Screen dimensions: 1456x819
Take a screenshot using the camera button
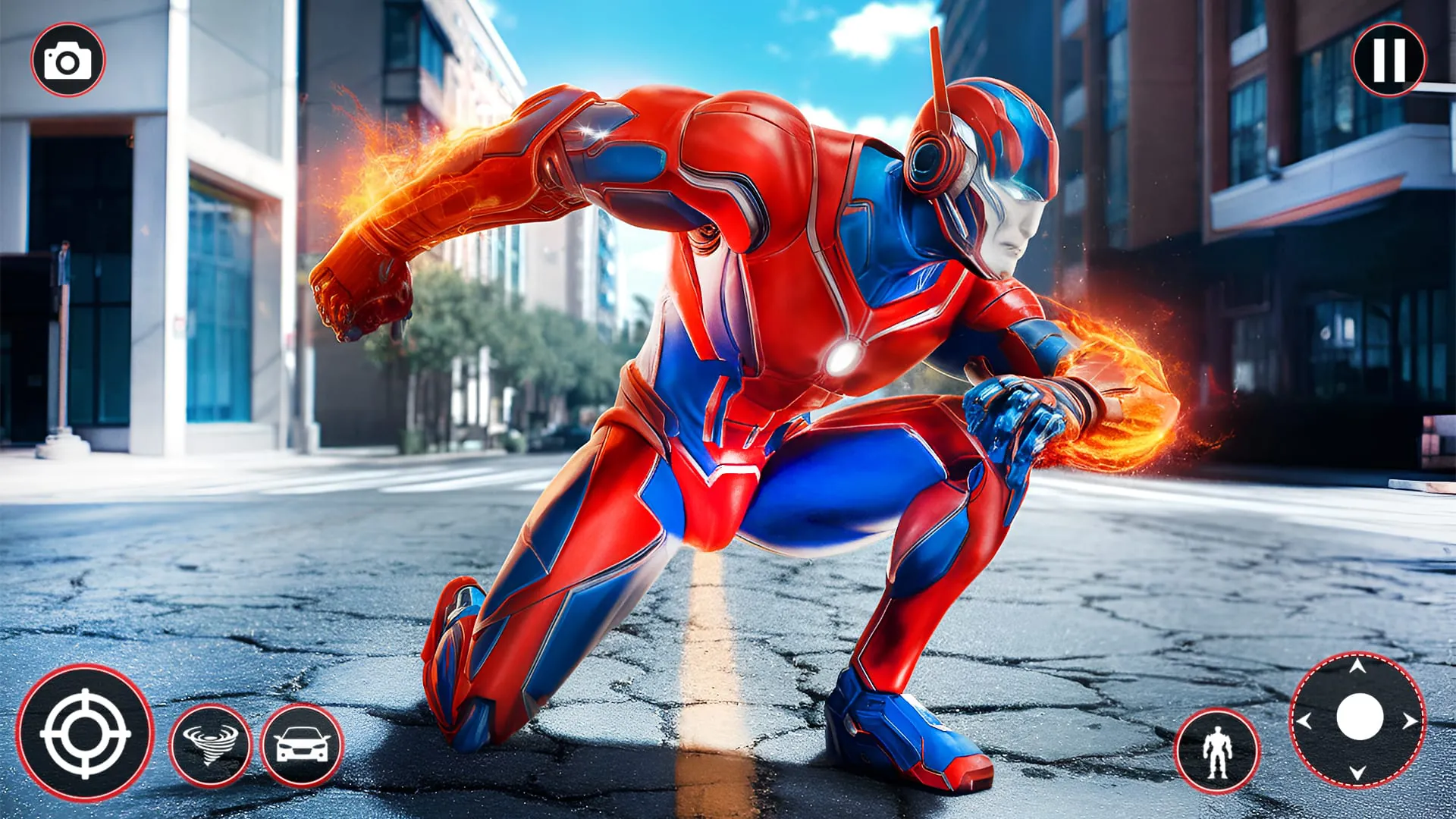point(67,57)
